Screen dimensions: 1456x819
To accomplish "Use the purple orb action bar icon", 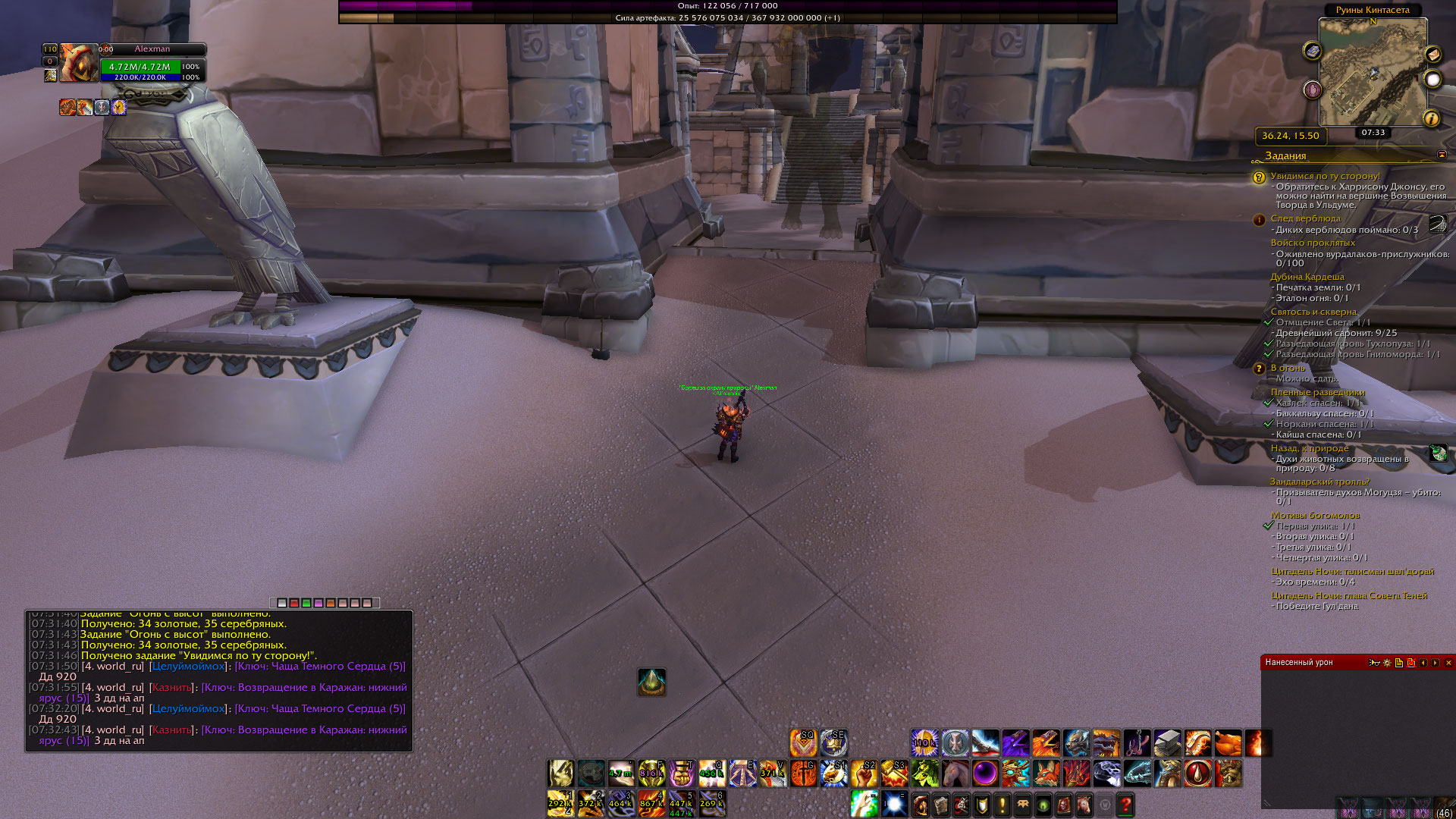I will (985, 773).
